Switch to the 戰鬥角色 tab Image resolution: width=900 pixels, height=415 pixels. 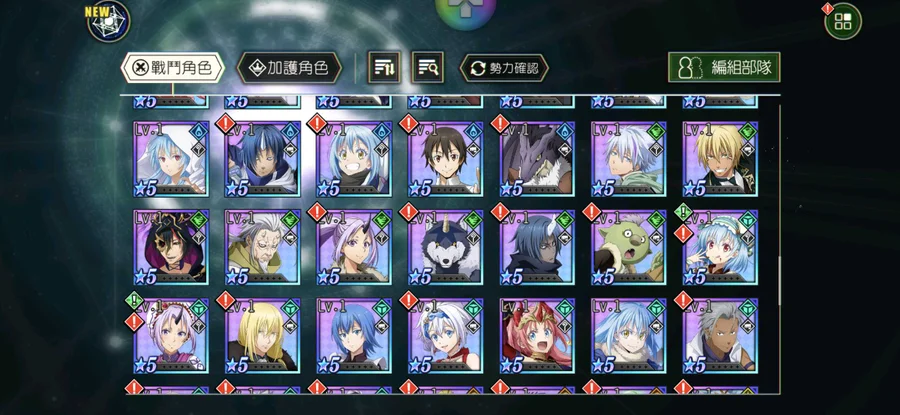coord(172,68)
